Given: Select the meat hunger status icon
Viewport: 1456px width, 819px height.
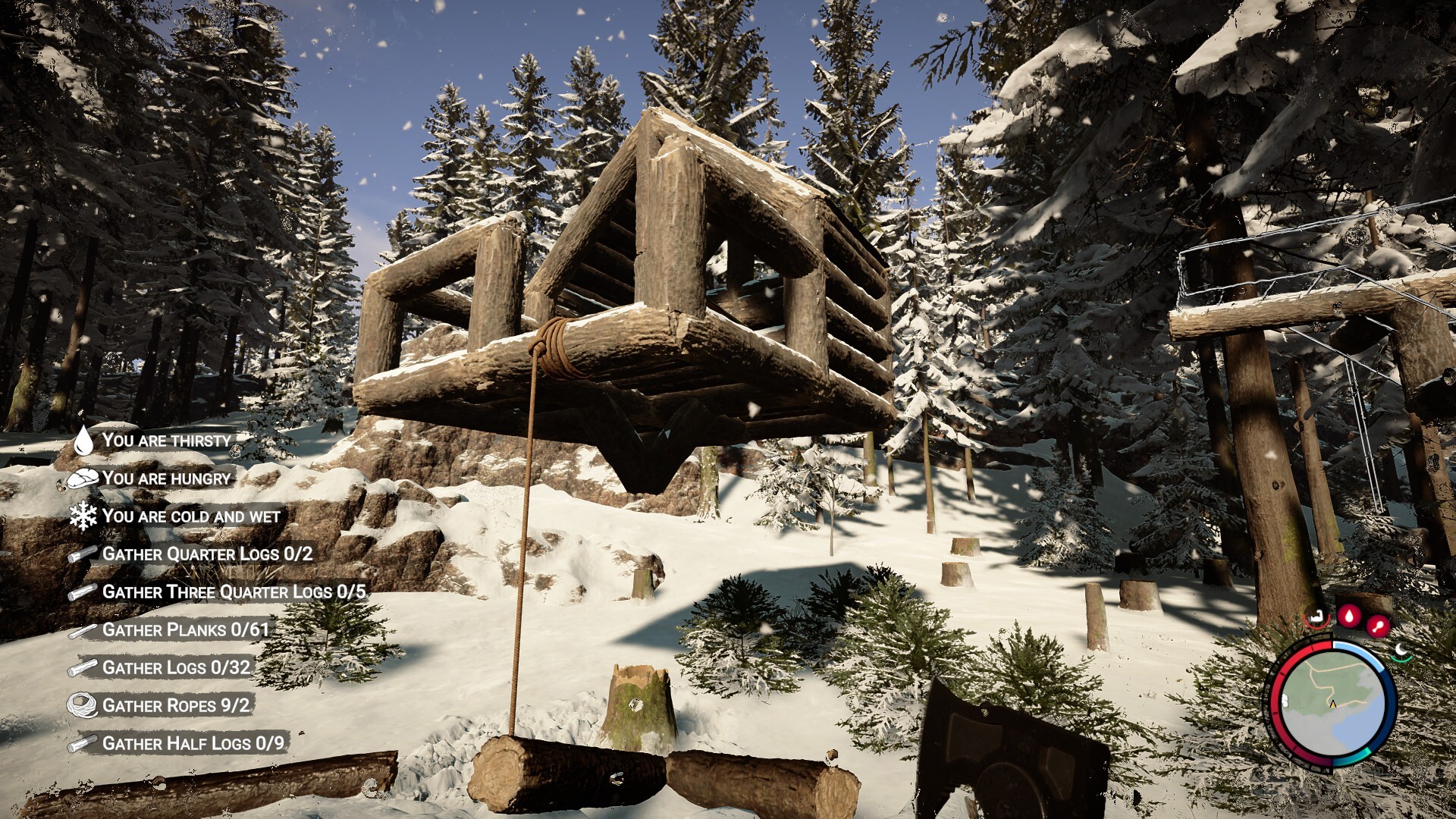Looking at the screenshot, I should coord(83,477).
